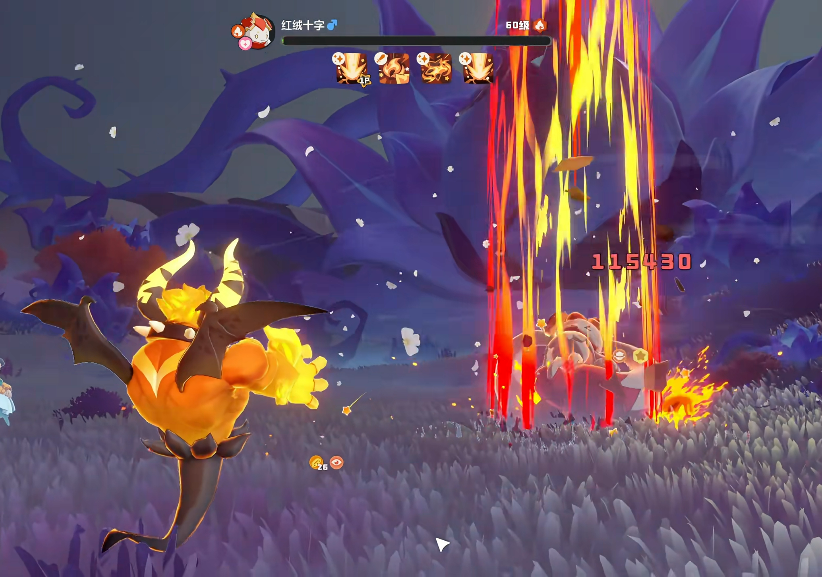Screen dimensions: 822x577
Task: Choose the swirling fire skill icon
Action: point(395,68)
